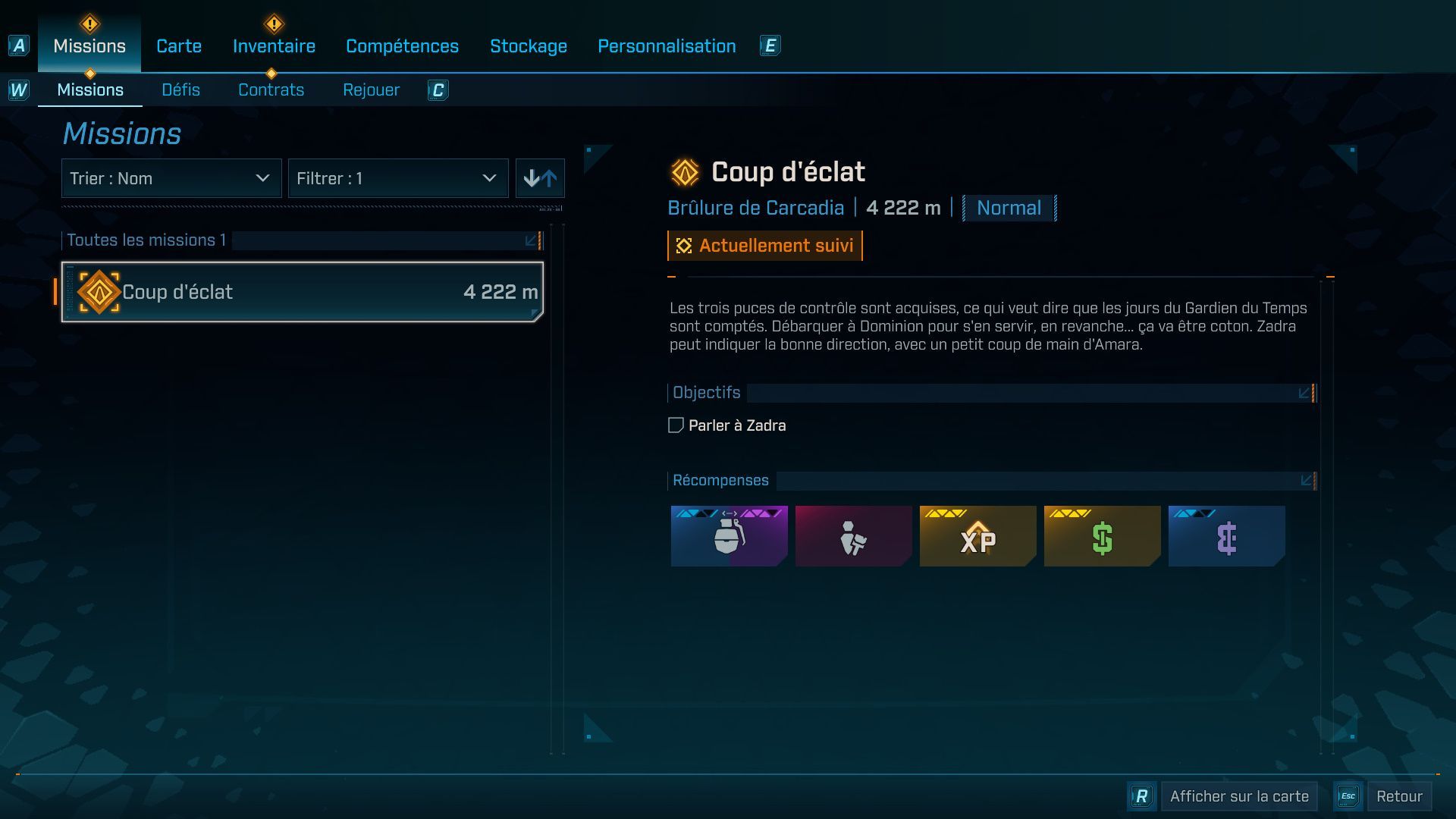This screenshot has width=1456, height=819.
Task: Switch to the Contrats tab
Action: point(271,89)
